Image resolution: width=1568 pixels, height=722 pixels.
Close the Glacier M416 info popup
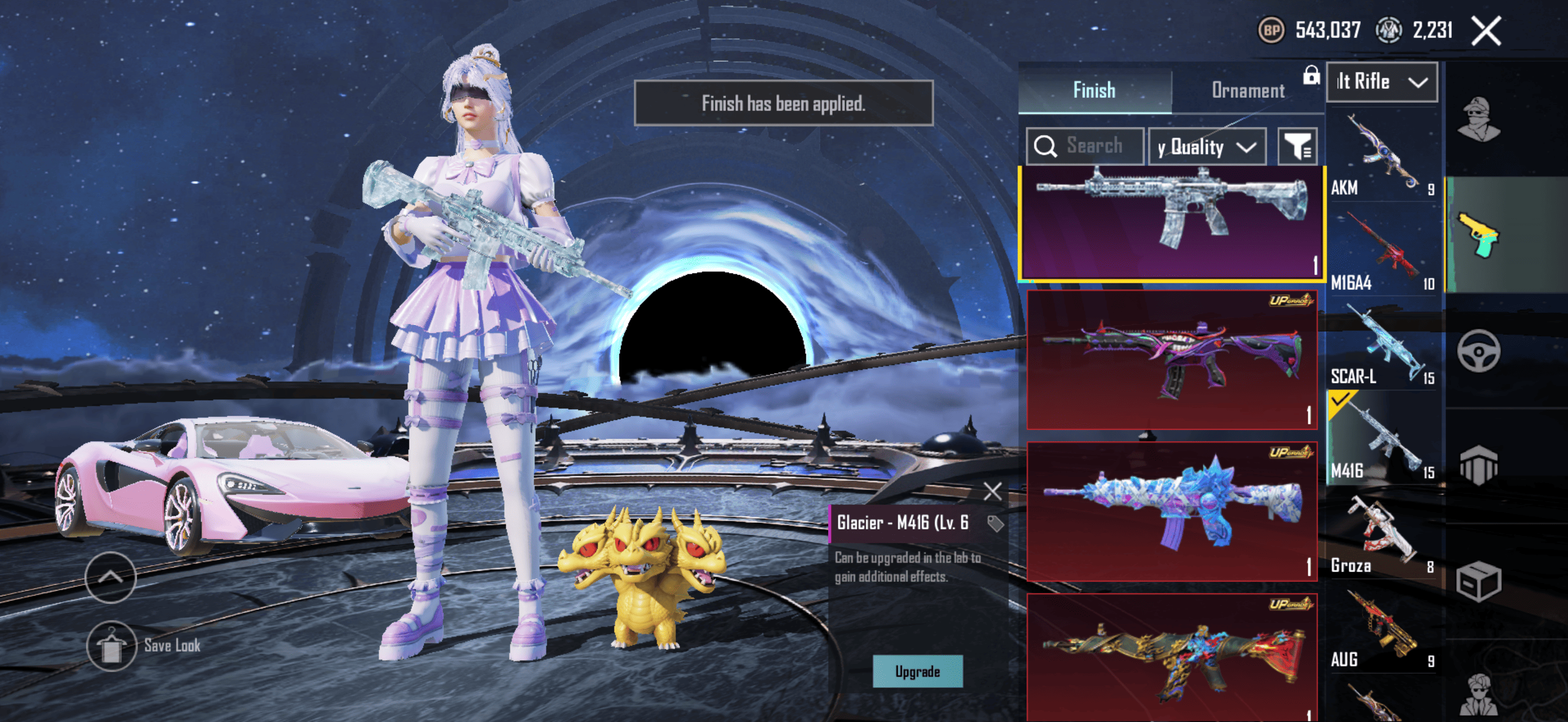click(x=992, y=491)
